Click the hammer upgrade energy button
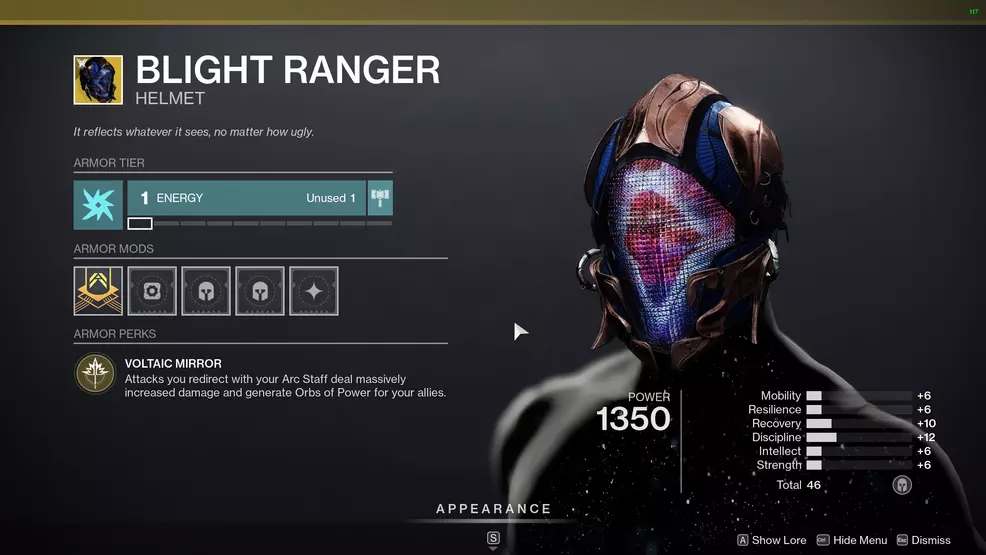Image resolution: width=986 pixels, height=555 pixels. tap(380, 198)
